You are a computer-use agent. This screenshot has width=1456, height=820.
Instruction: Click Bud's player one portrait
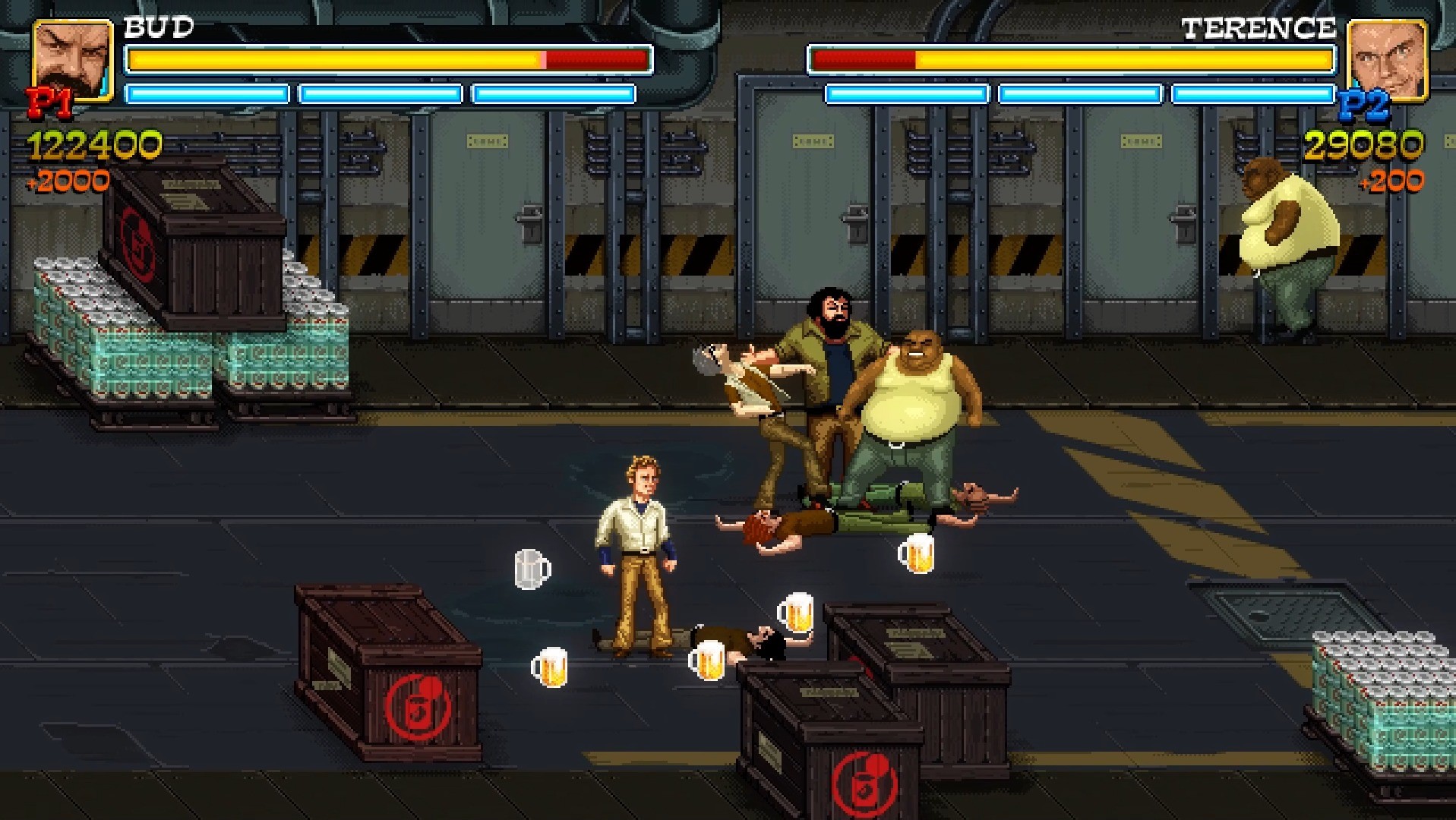point(72,59)
